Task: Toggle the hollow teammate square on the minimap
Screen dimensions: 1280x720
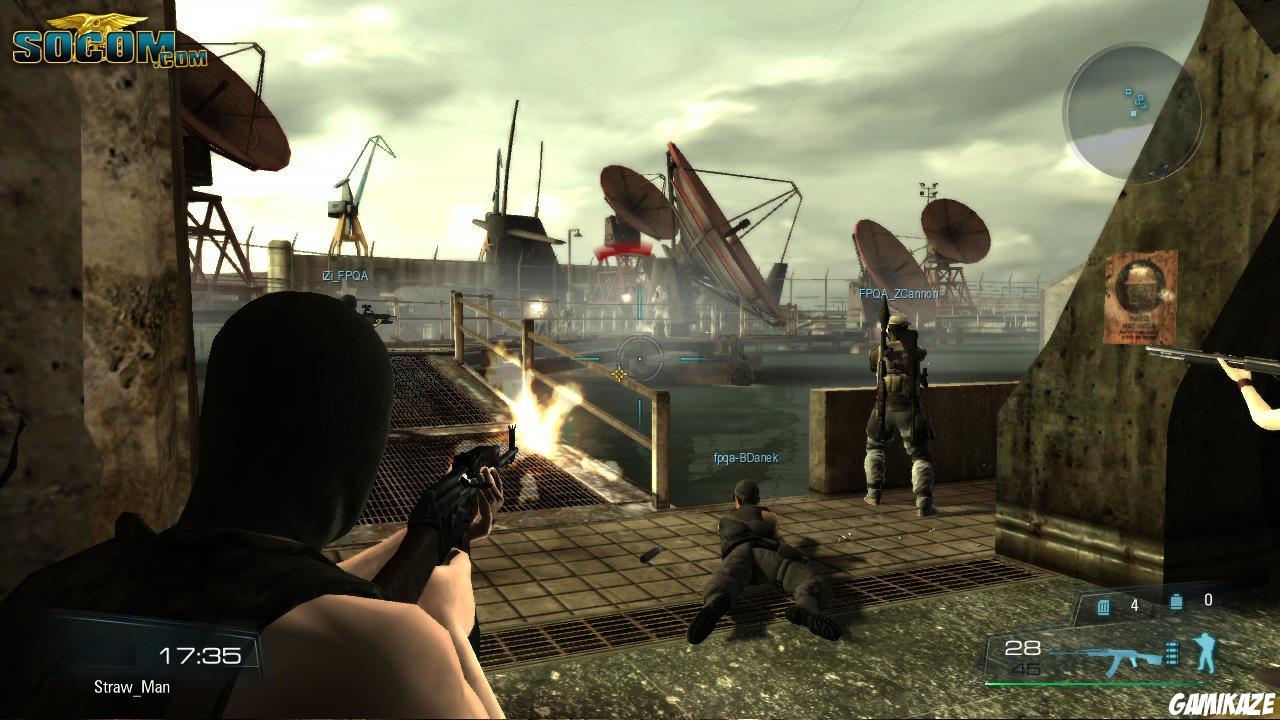Action: (x=1129, y=91)
